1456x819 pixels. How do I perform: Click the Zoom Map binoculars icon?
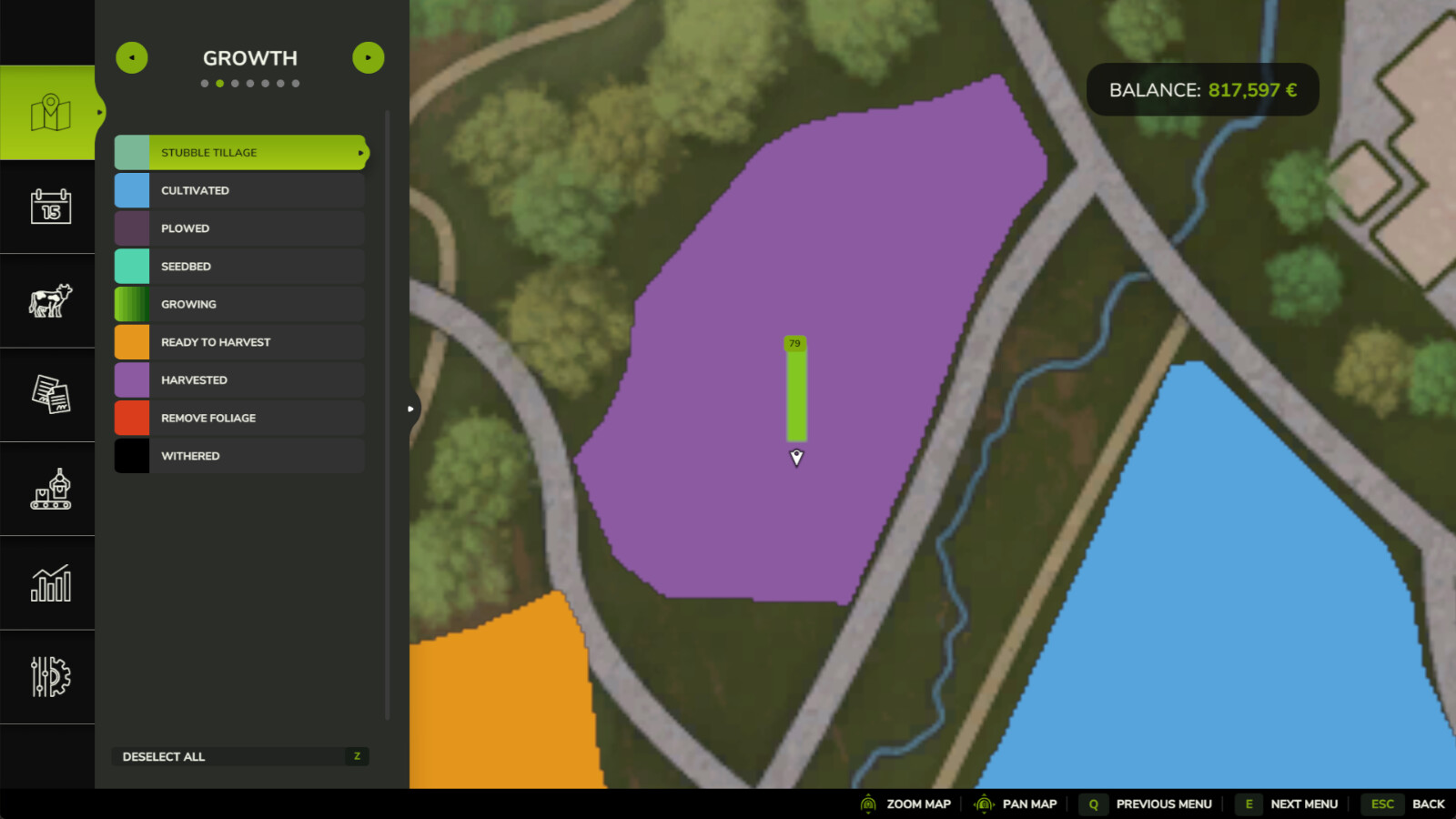867,804
